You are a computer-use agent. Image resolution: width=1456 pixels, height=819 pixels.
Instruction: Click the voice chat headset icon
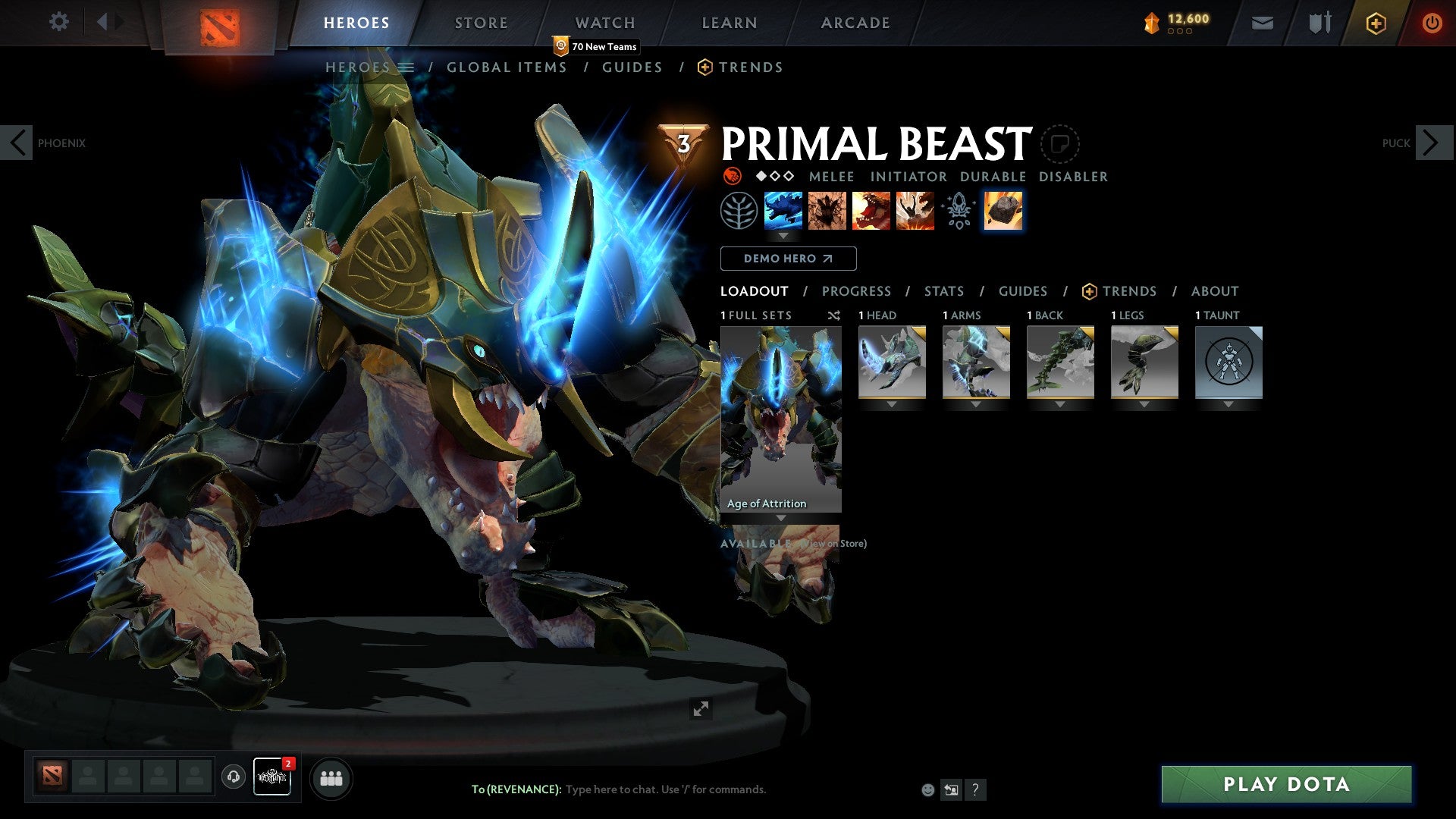pos(232,777)
